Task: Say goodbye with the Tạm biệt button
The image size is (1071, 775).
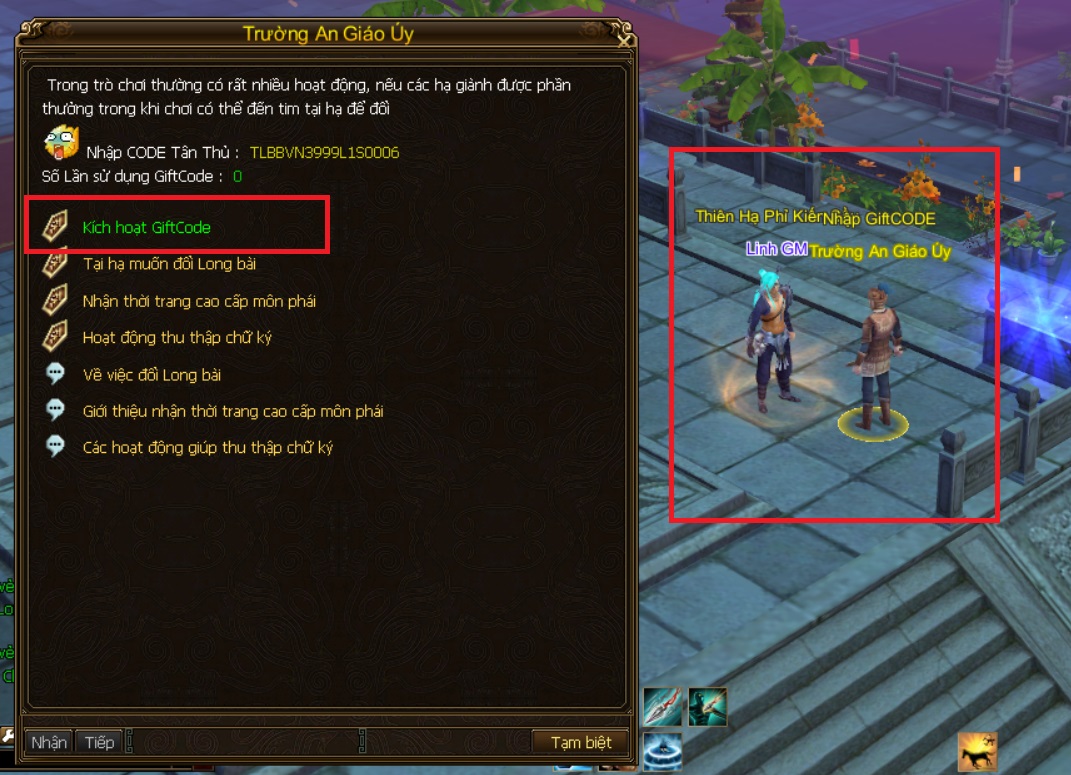Action: (581, 742)
